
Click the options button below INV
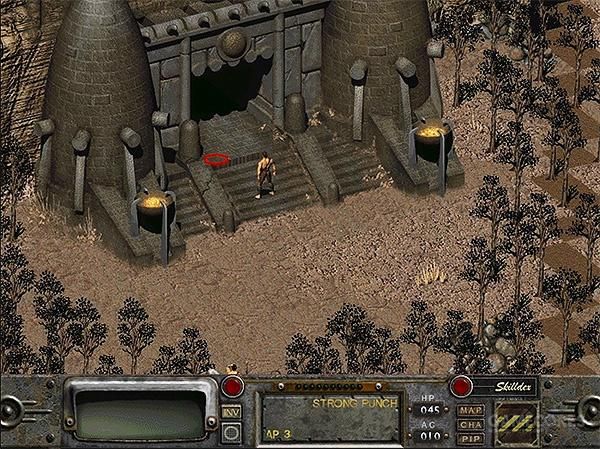point(231,432)
